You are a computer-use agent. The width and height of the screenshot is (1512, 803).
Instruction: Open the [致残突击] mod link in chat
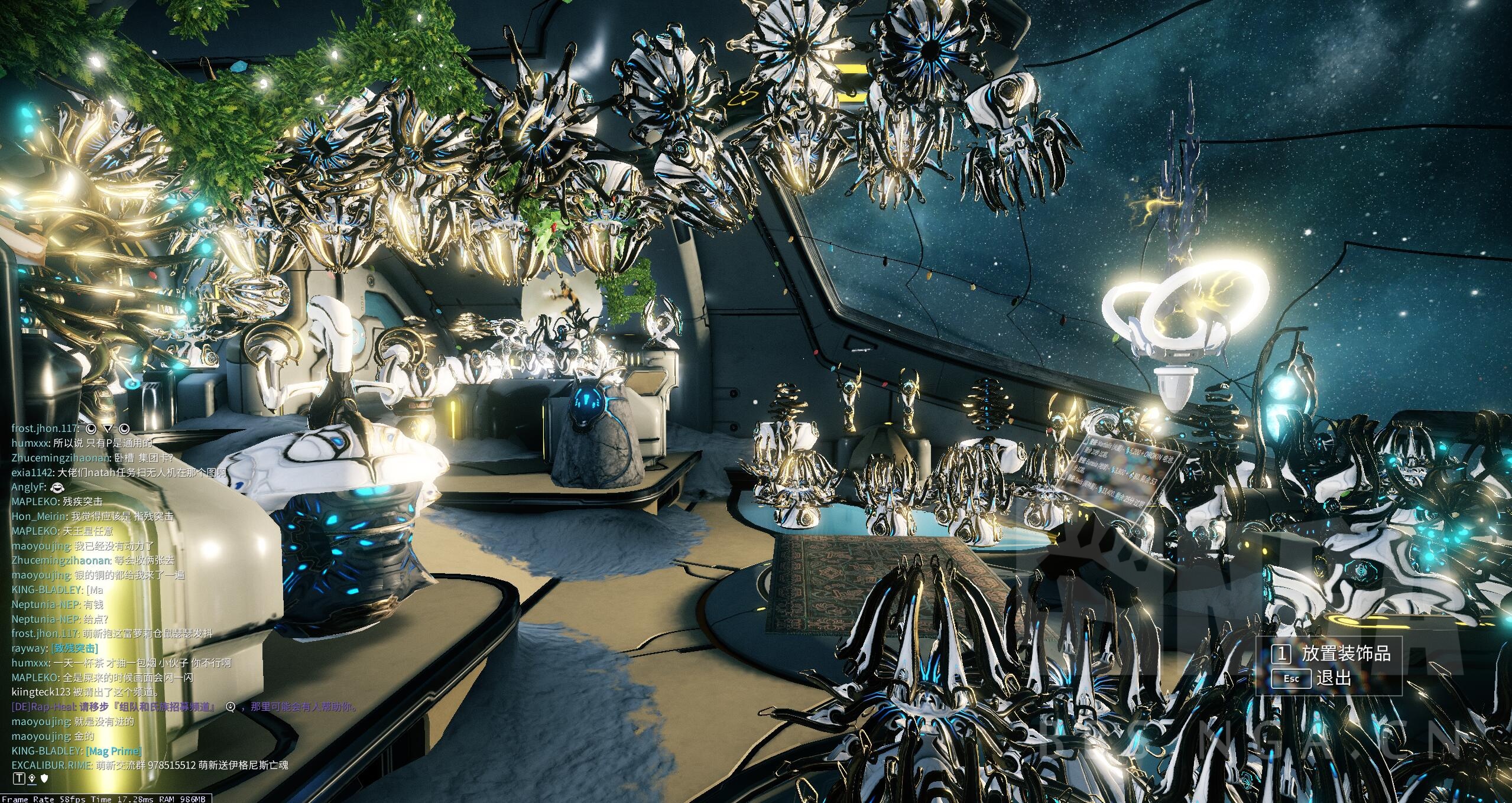click(x=74, y=648)
